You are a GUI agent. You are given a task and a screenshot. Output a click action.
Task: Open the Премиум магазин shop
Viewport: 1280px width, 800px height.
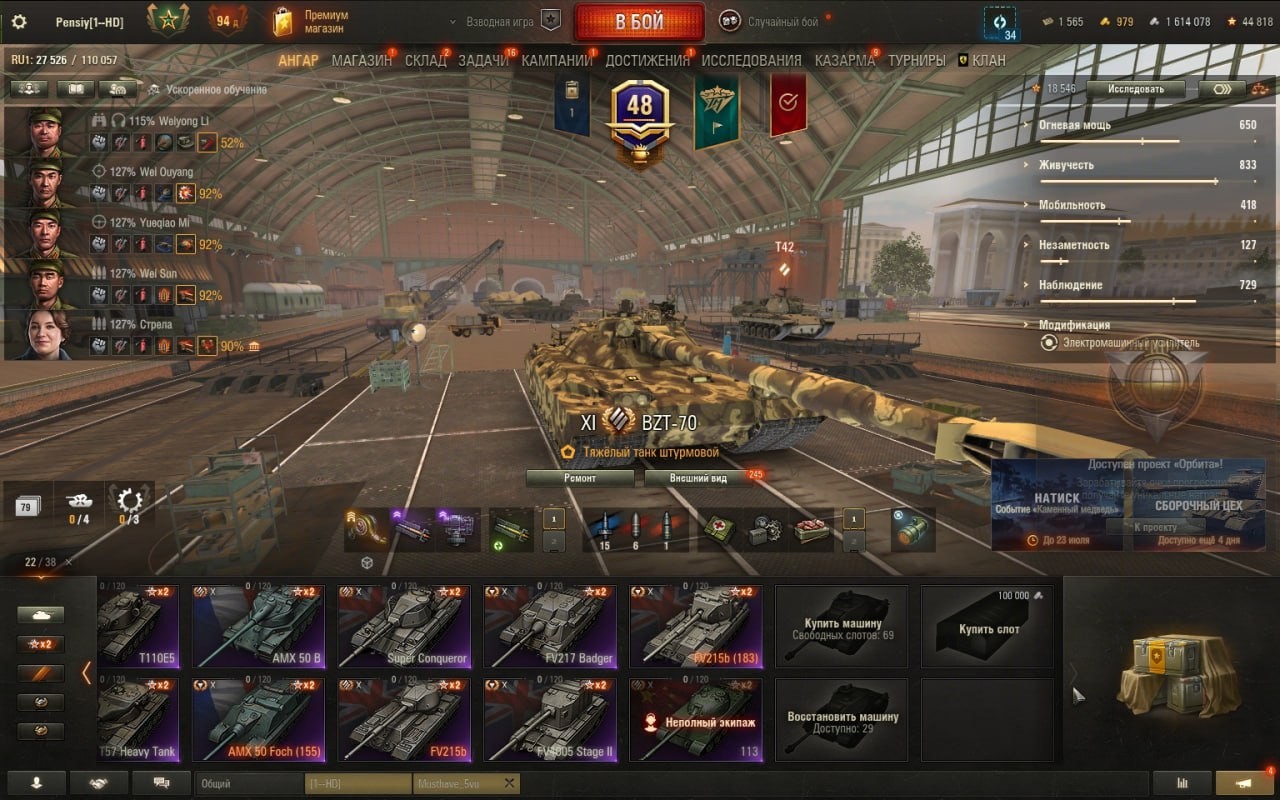[312, 22]
